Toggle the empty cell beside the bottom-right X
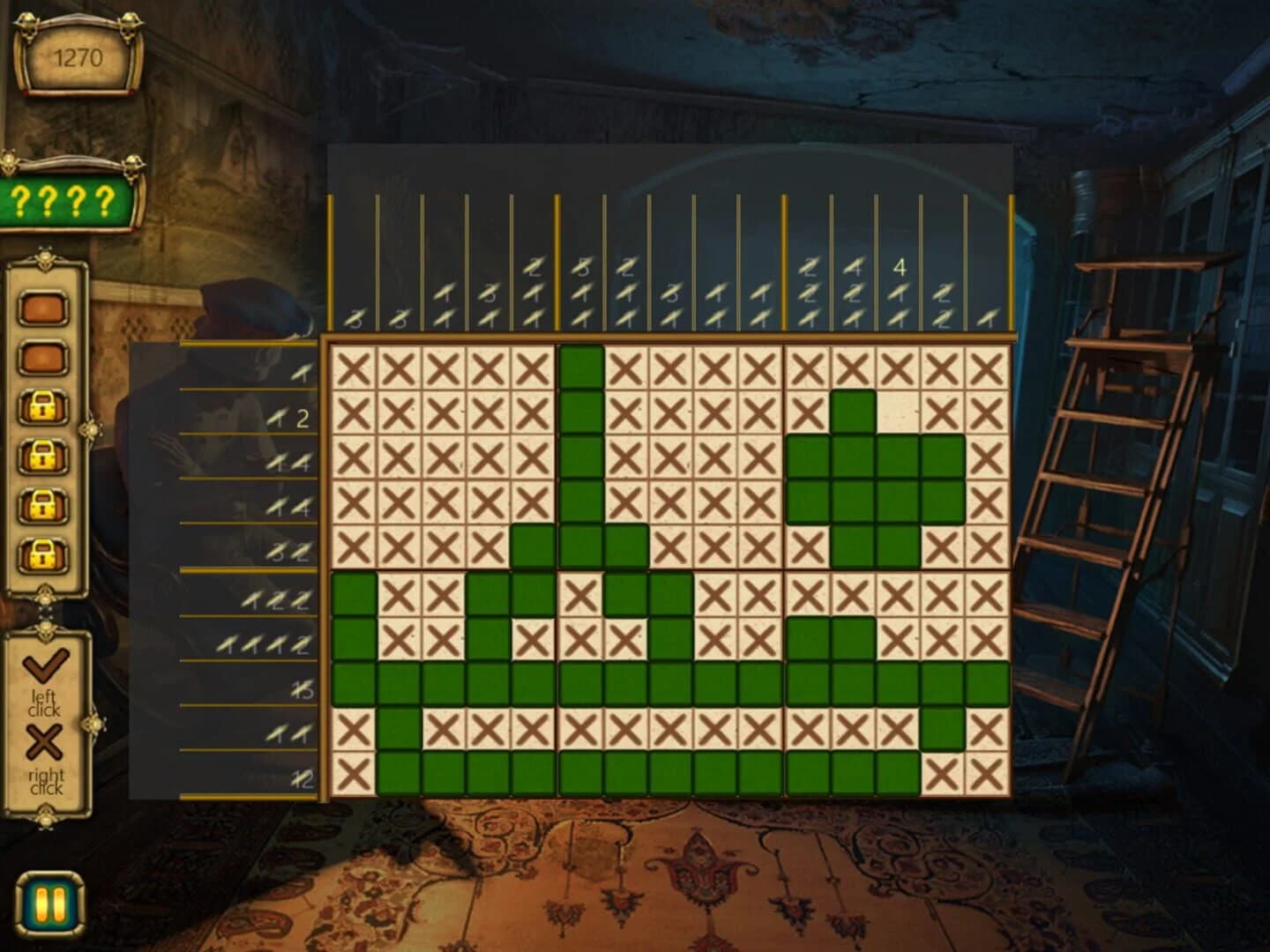Viewport: 1270px width, 952px height. click(900, 410)
